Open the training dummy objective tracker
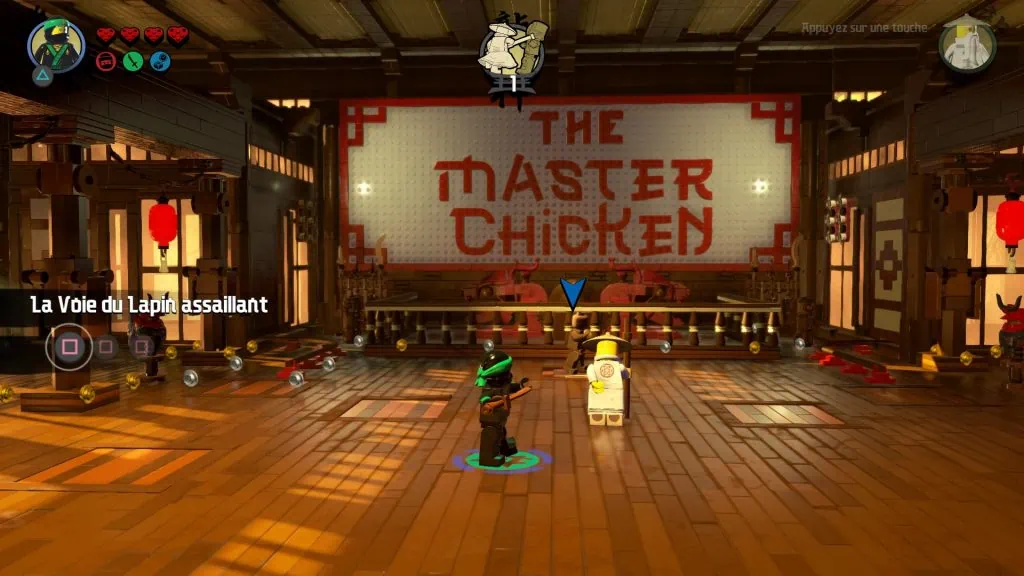1024x576 pixels. click(x=511, y=50)
